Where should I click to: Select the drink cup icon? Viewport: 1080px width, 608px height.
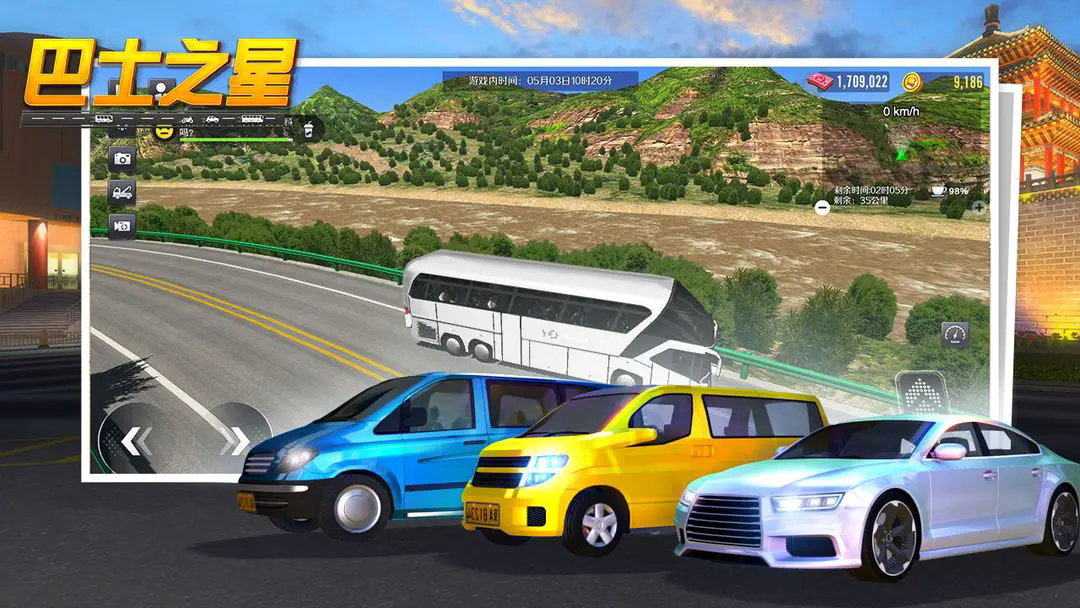point(309,128)
